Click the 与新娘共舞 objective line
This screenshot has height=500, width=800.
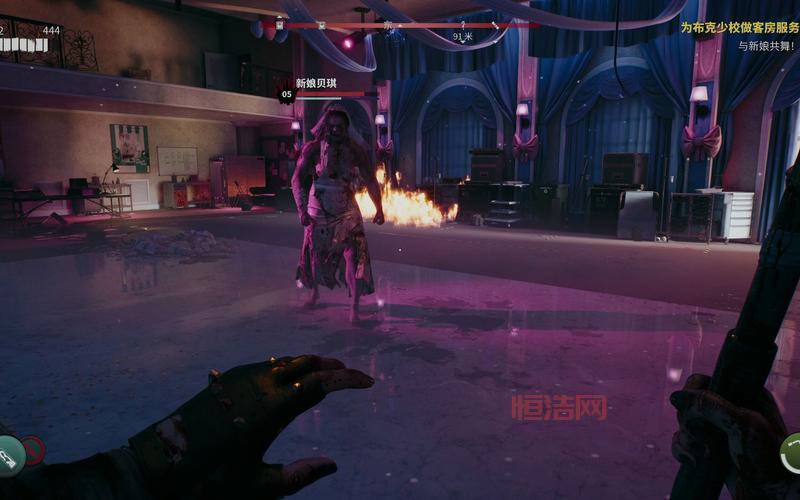tap(767, 46)
